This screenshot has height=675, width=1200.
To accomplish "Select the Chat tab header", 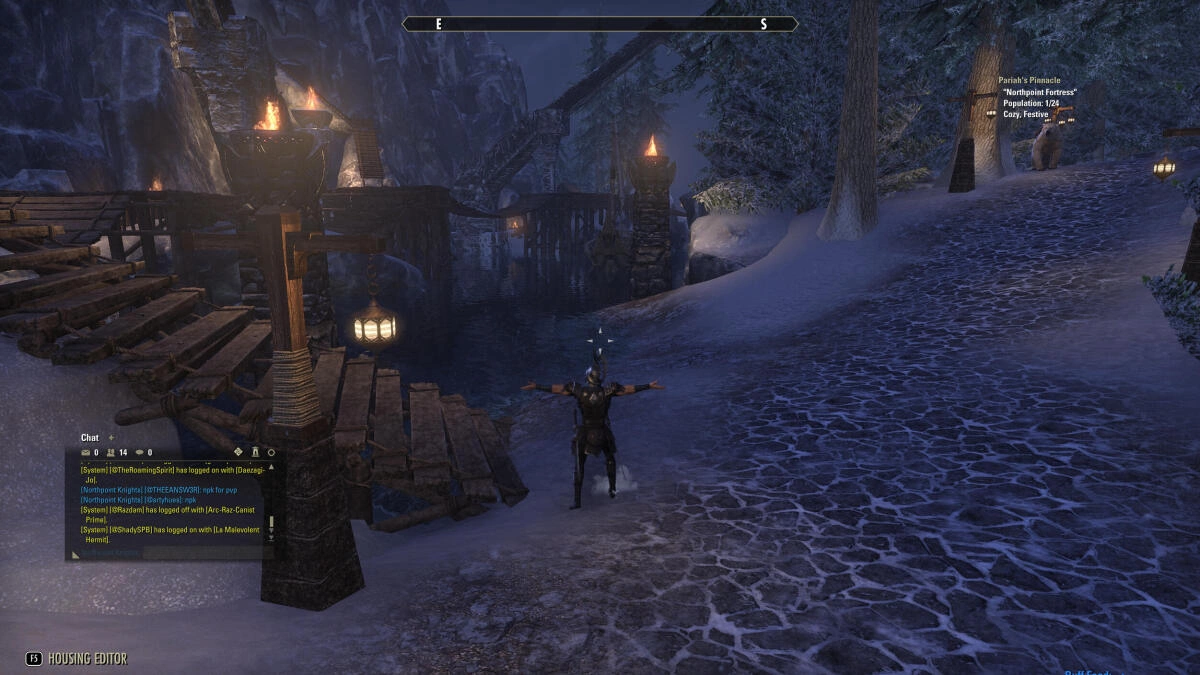I will [90, 437].
